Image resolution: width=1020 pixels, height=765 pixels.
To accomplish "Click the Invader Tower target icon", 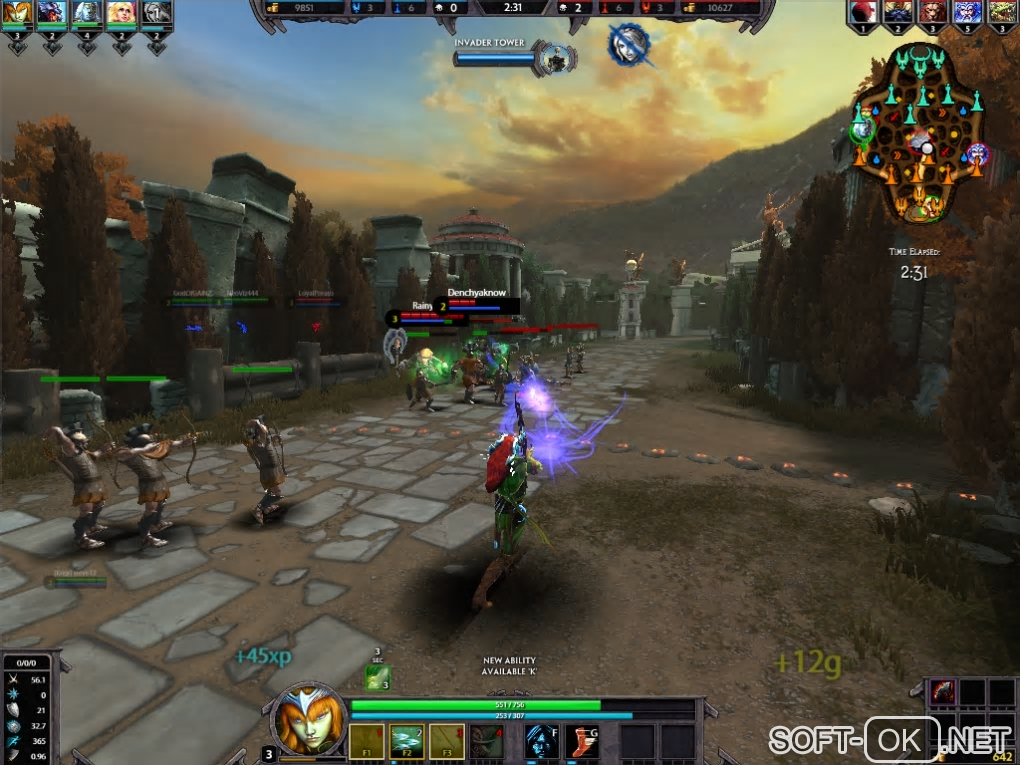I will tap(553, 59).
